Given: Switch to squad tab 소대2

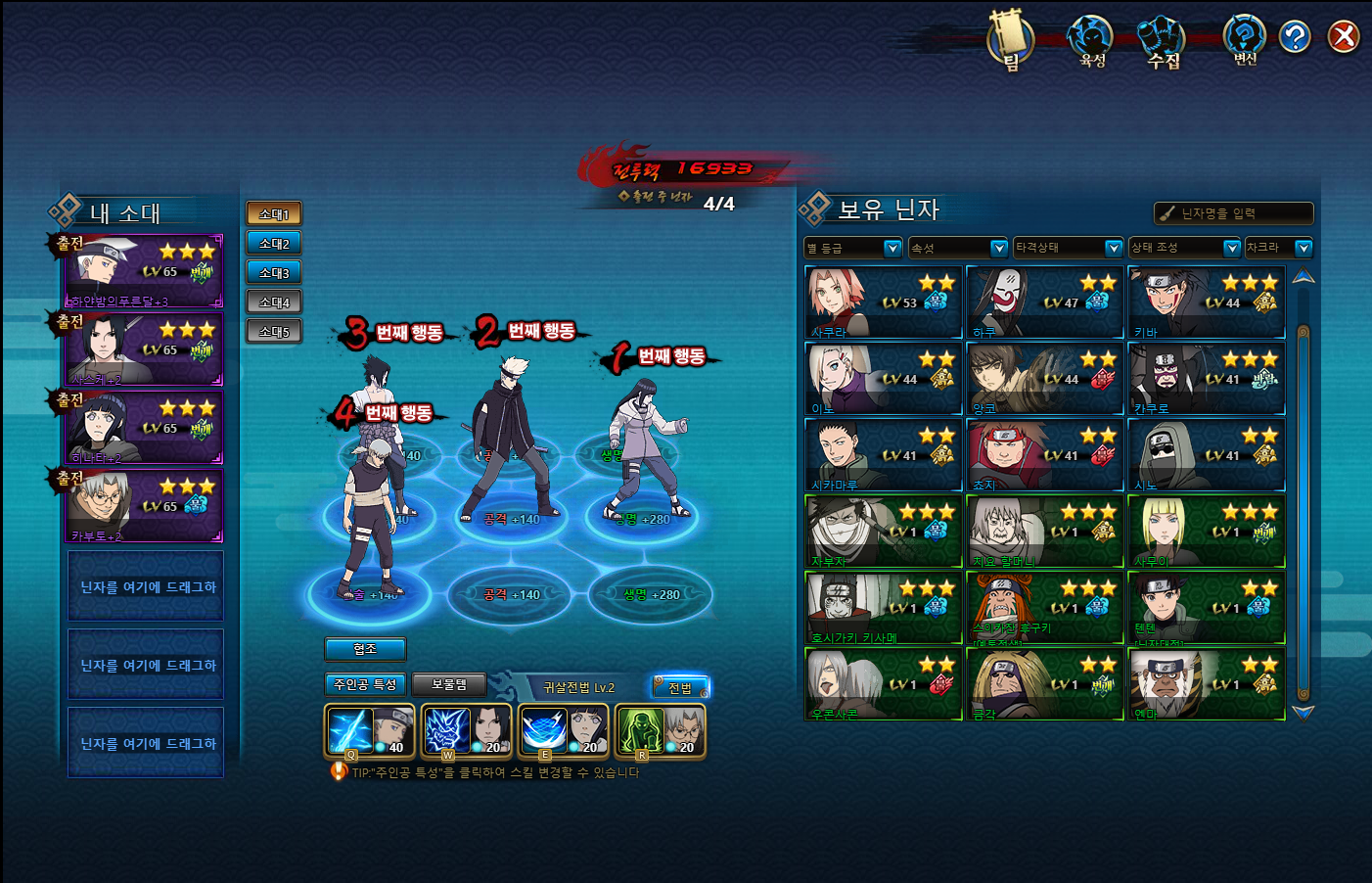Looking at the screenshot, I should click(274, 243).
